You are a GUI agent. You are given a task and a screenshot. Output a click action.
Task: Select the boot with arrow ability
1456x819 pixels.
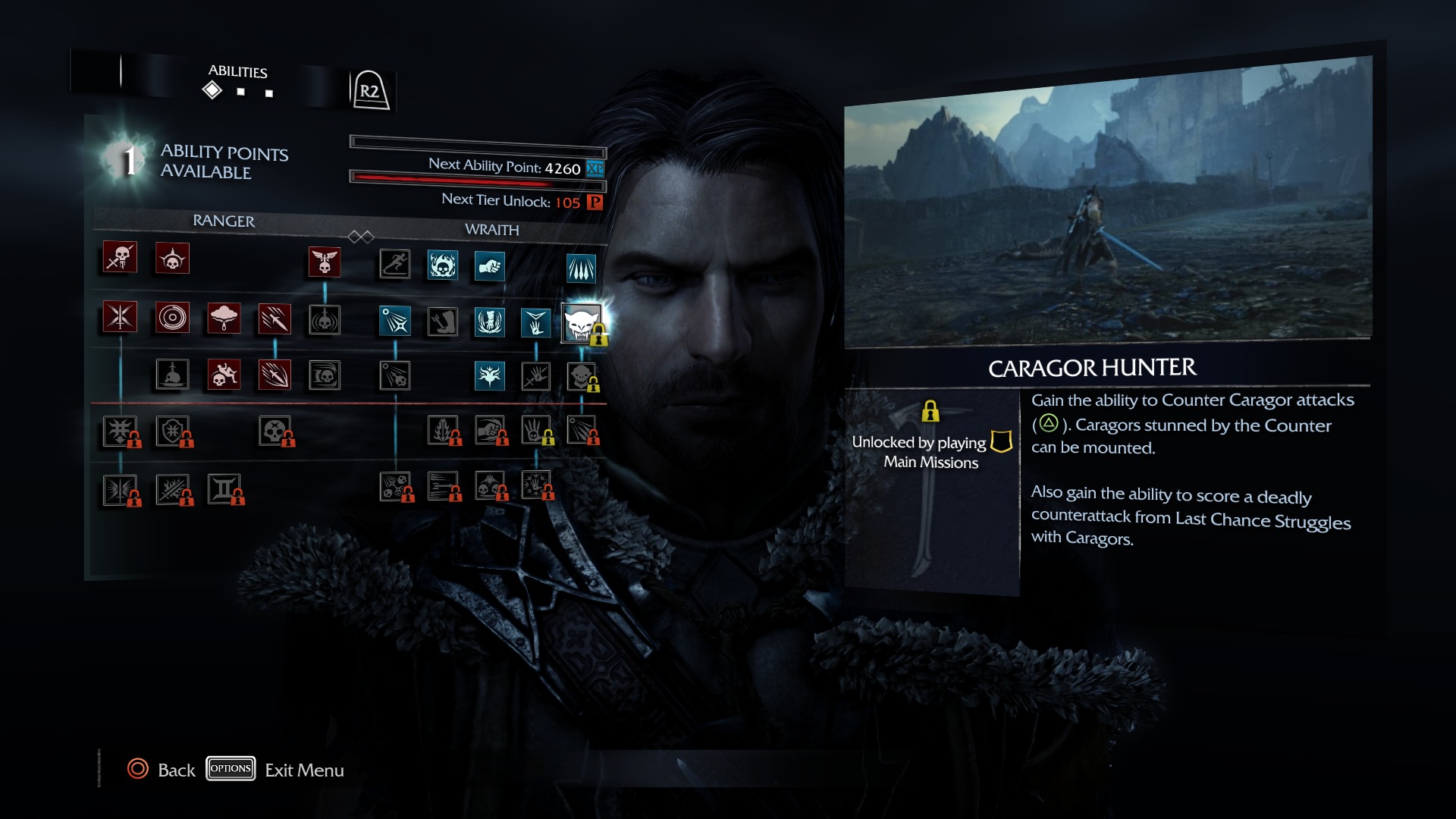(442, 322)
